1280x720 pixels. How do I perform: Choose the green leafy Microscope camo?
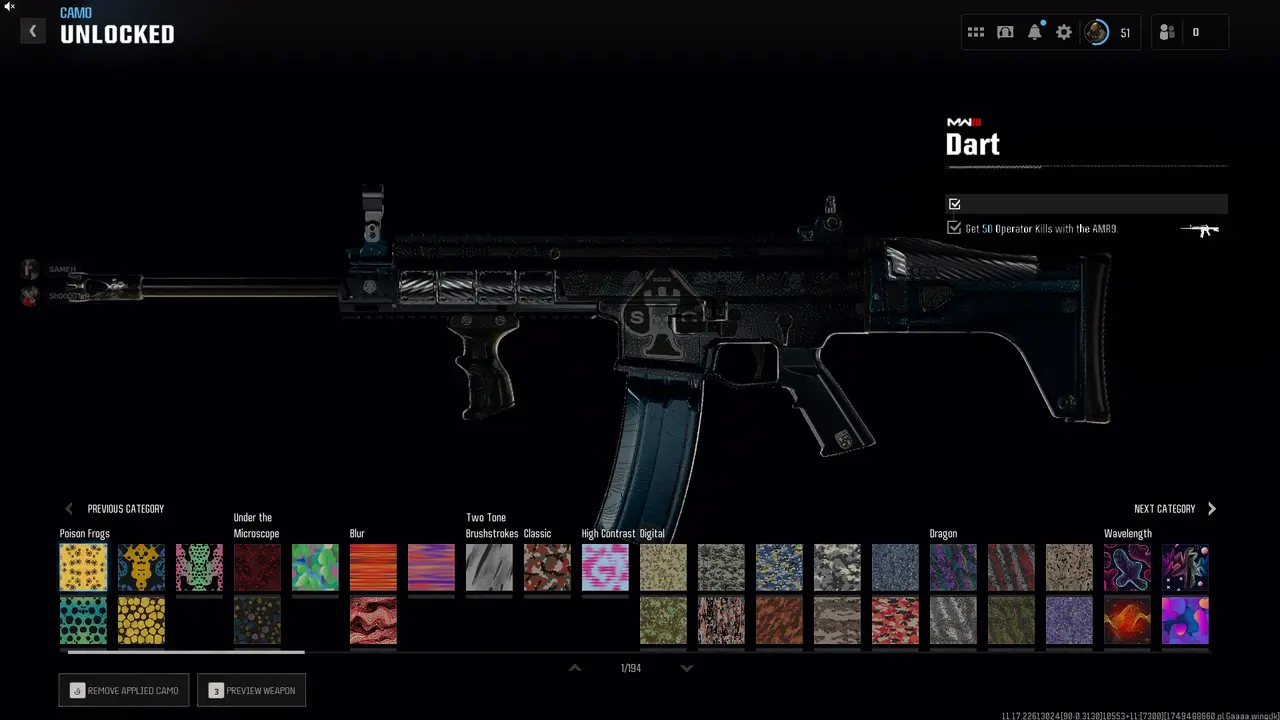point(315,567)
